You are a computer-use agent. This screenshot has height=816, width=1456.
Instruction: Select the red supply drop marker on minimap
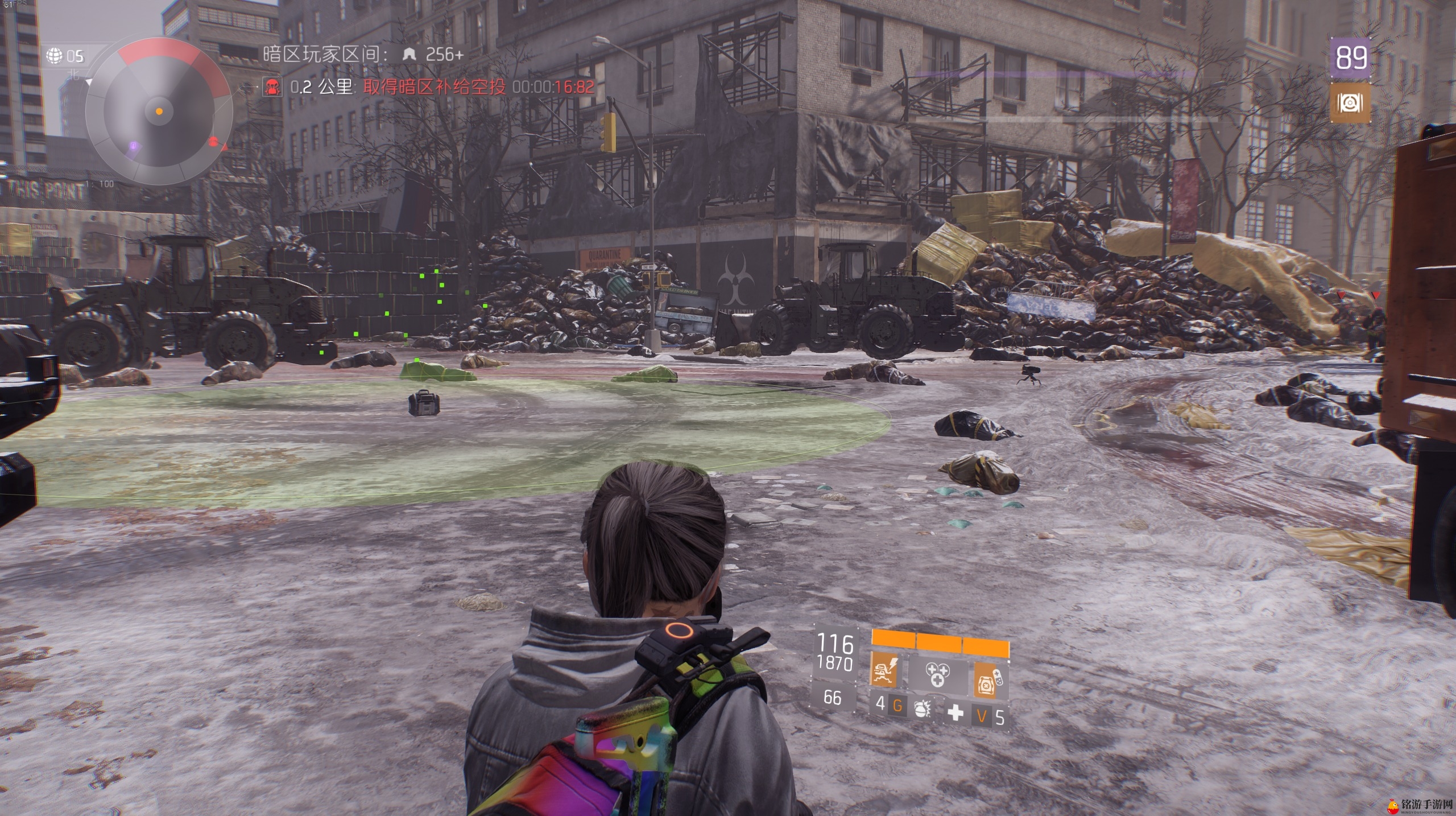click(x=214, y=141)
